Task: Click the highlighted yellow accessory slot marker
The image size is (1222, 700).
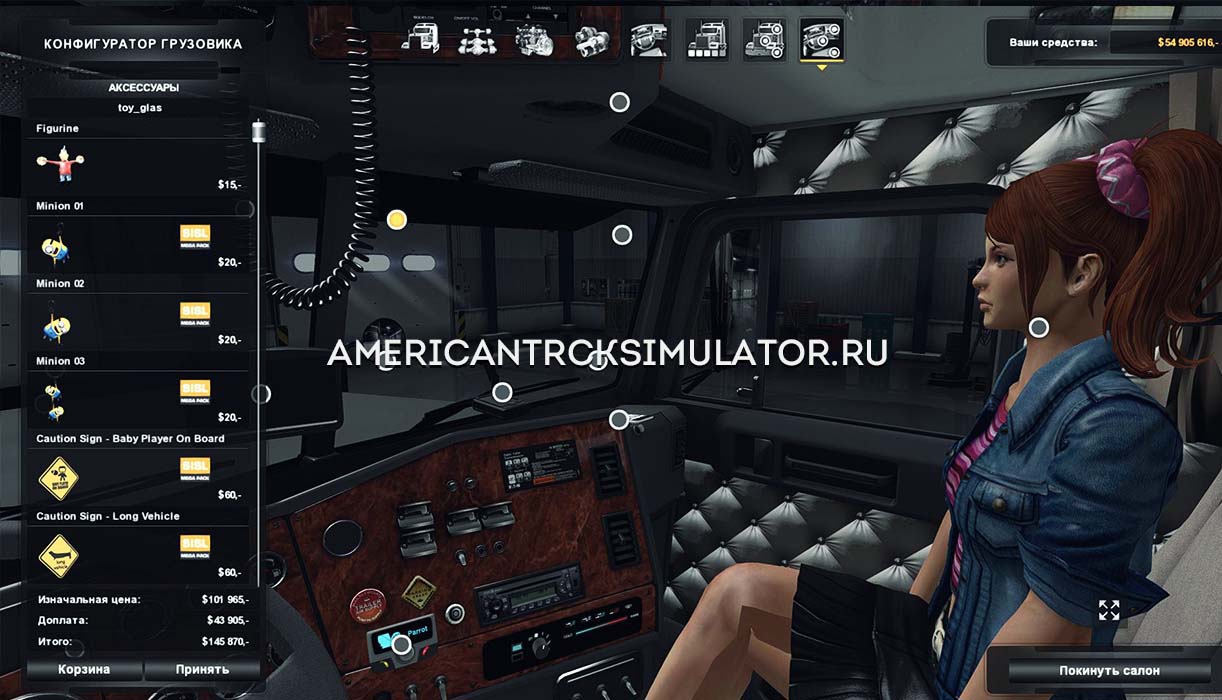Action: [397, 220]
